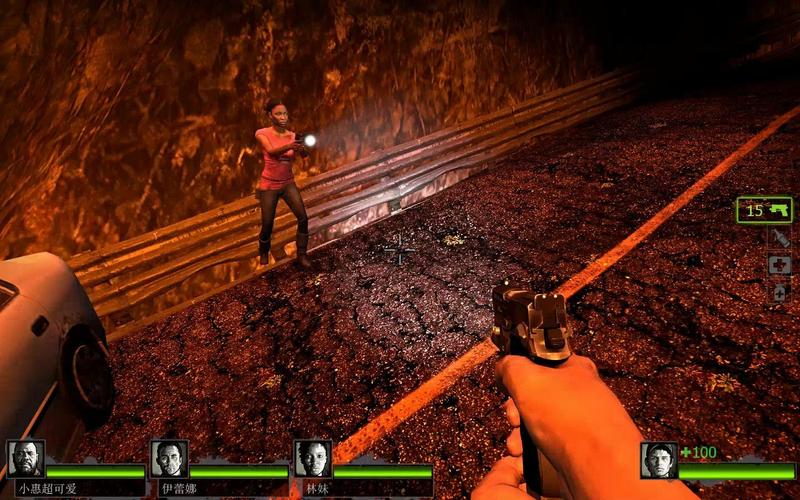The height and width of the screenshot is (500, 800).
Task: Select the molotov throwable slot
Action: click(x=779, y=238)
